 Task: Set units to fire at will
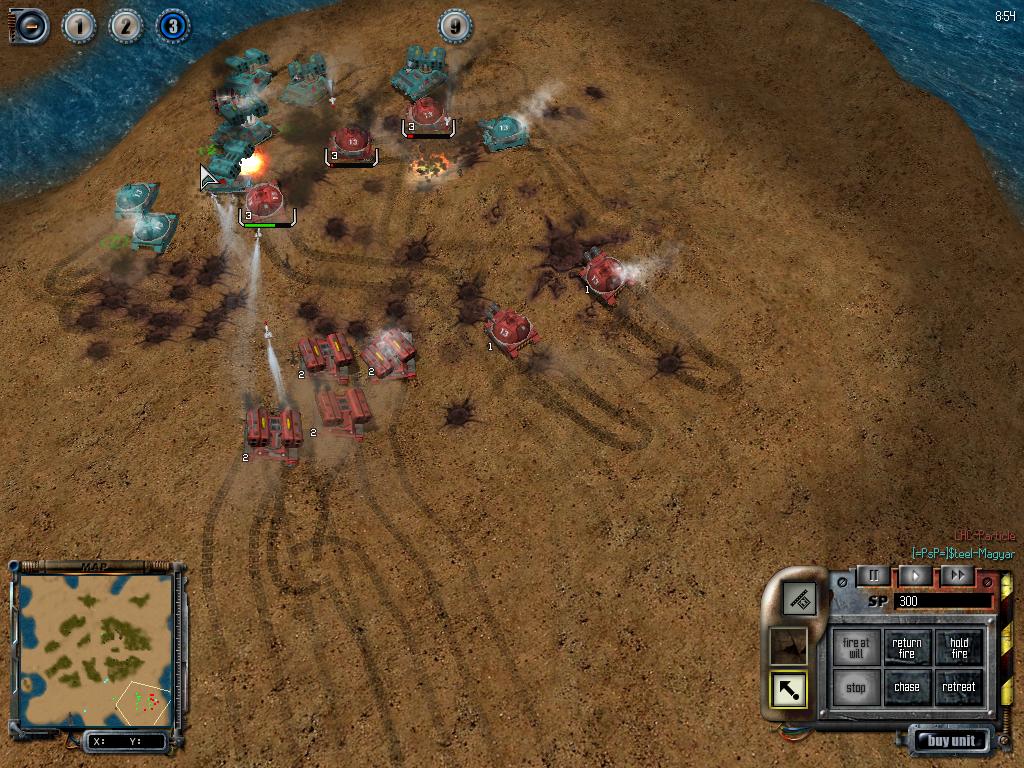pos(856,648)
